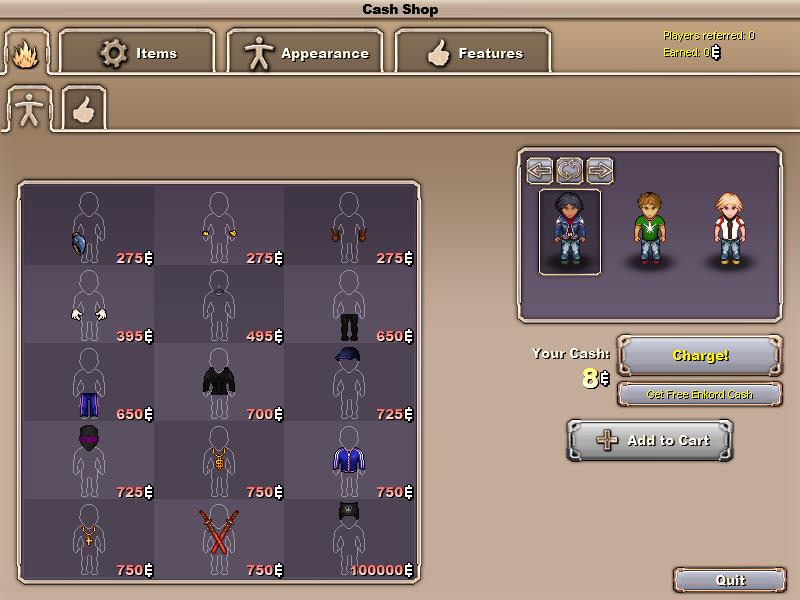Switch to the Items tab
Screen dimensions: 800x600
[137, 53]
